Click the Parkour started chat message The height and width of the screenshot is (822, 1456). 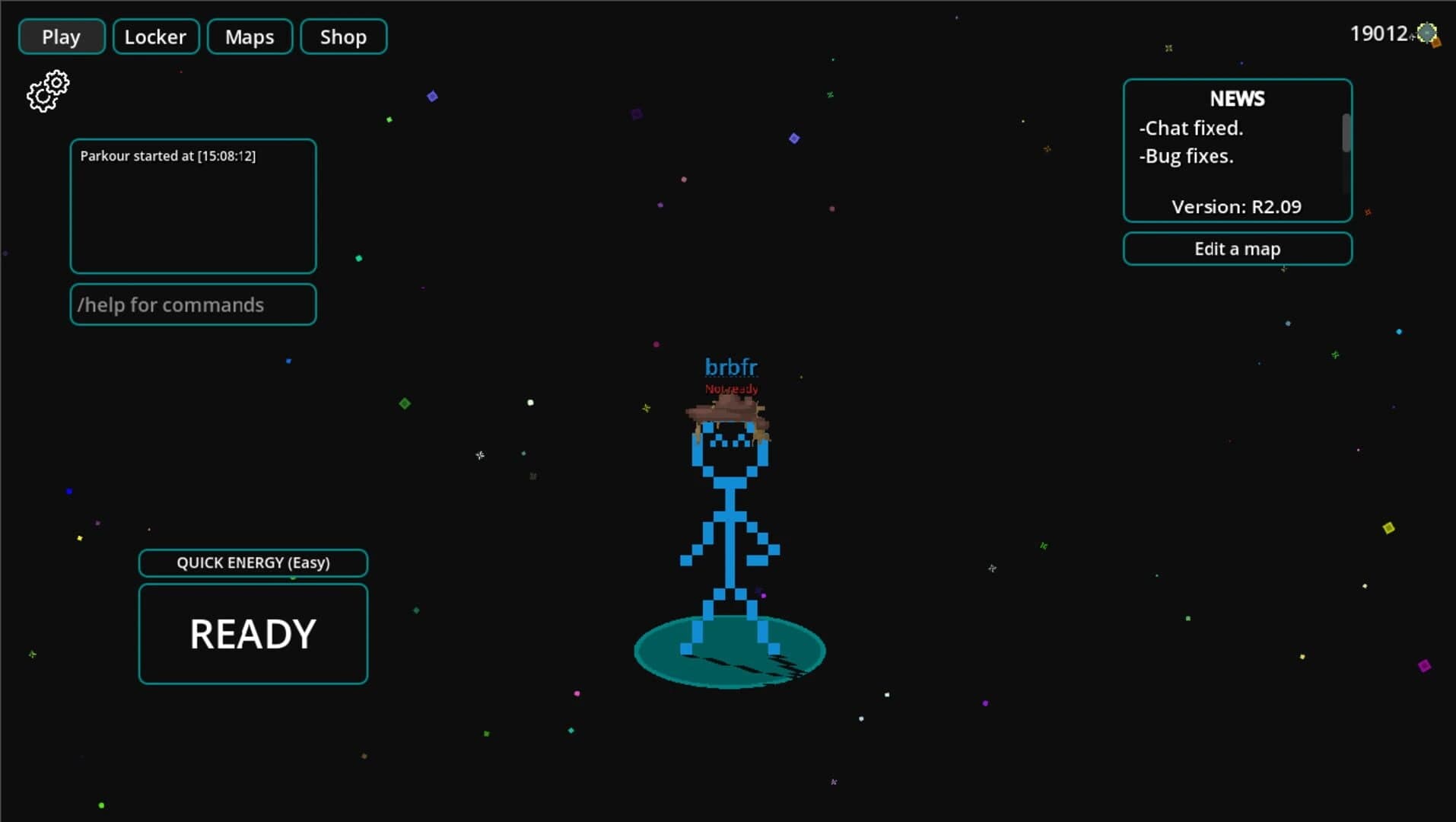[x=168, y=156]
